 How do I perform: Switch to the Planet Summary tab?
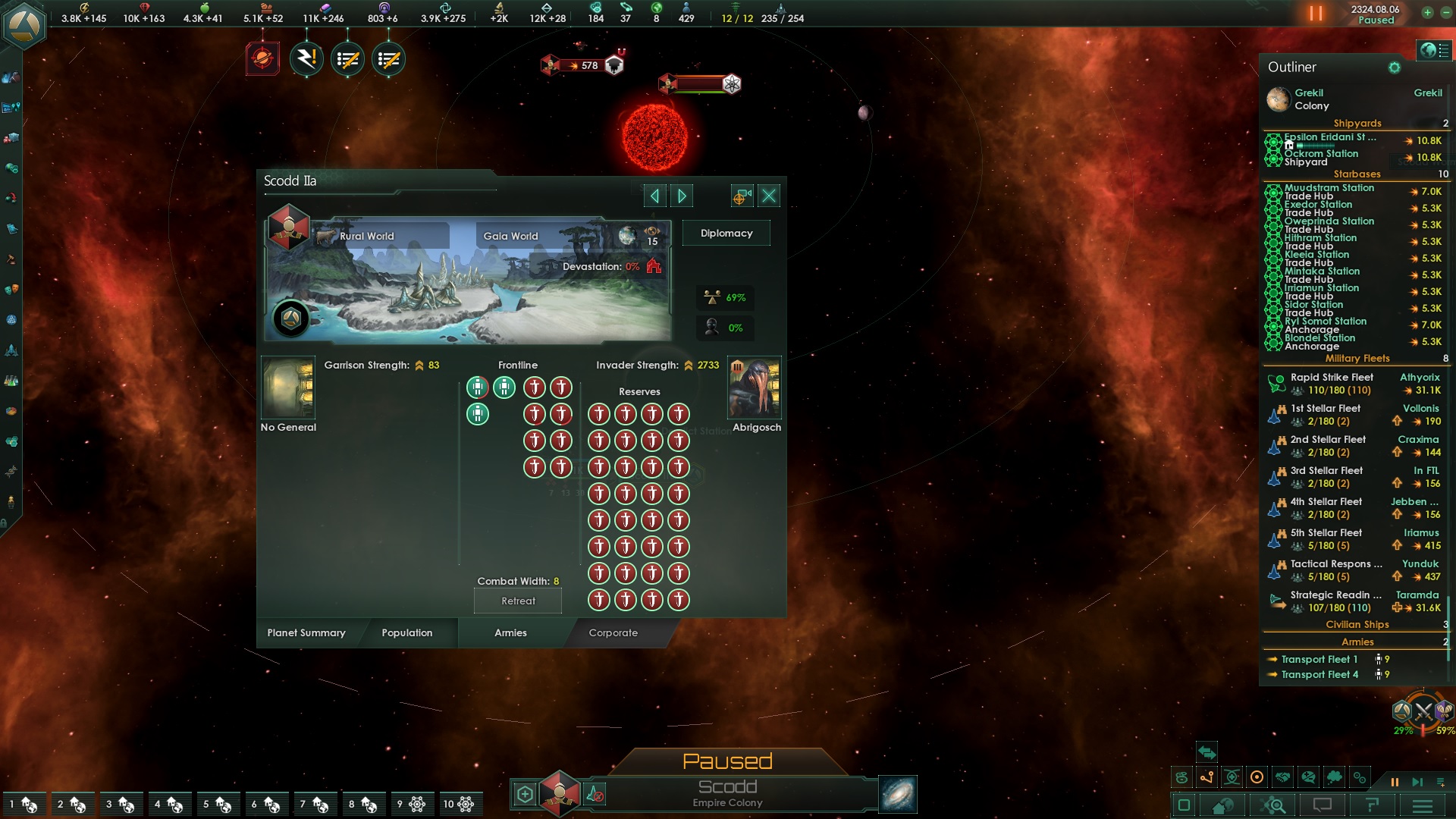click(x=306, y=633)
